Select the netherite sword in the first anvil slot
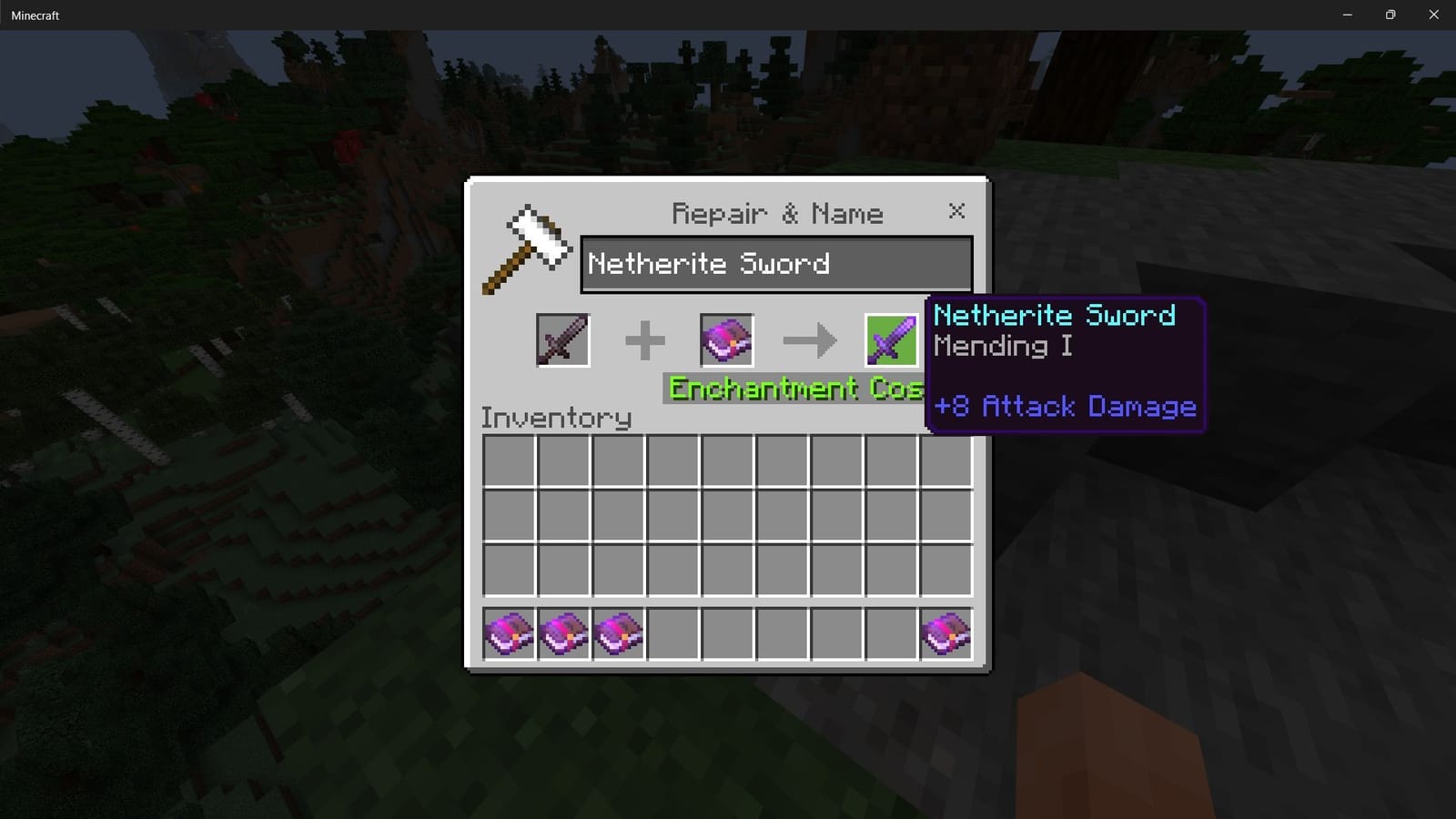The image size is (1456, 819). (561, 339)
